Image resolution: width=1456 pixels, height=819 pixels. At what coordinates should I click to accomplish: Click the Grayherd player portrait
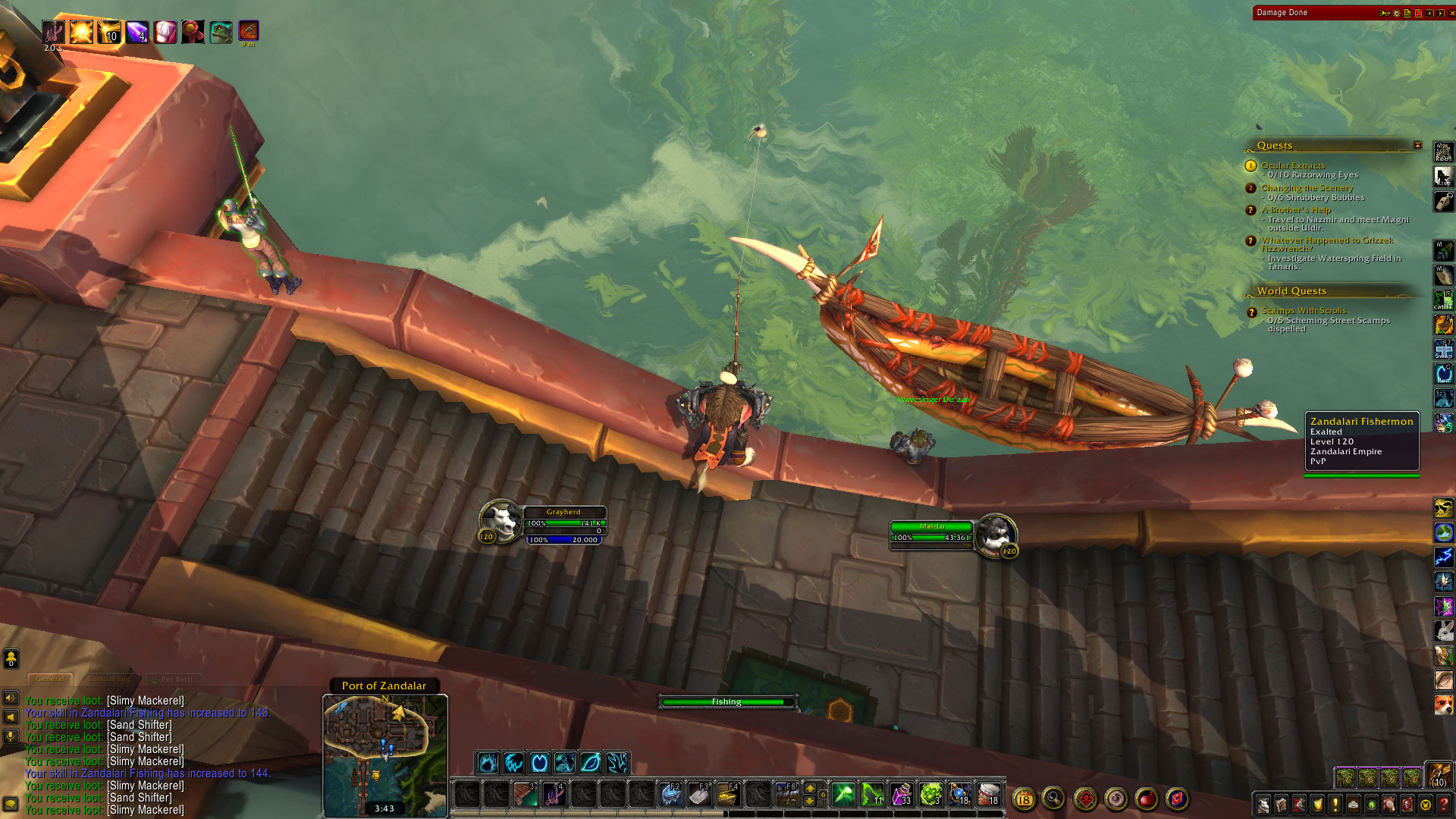500,520
